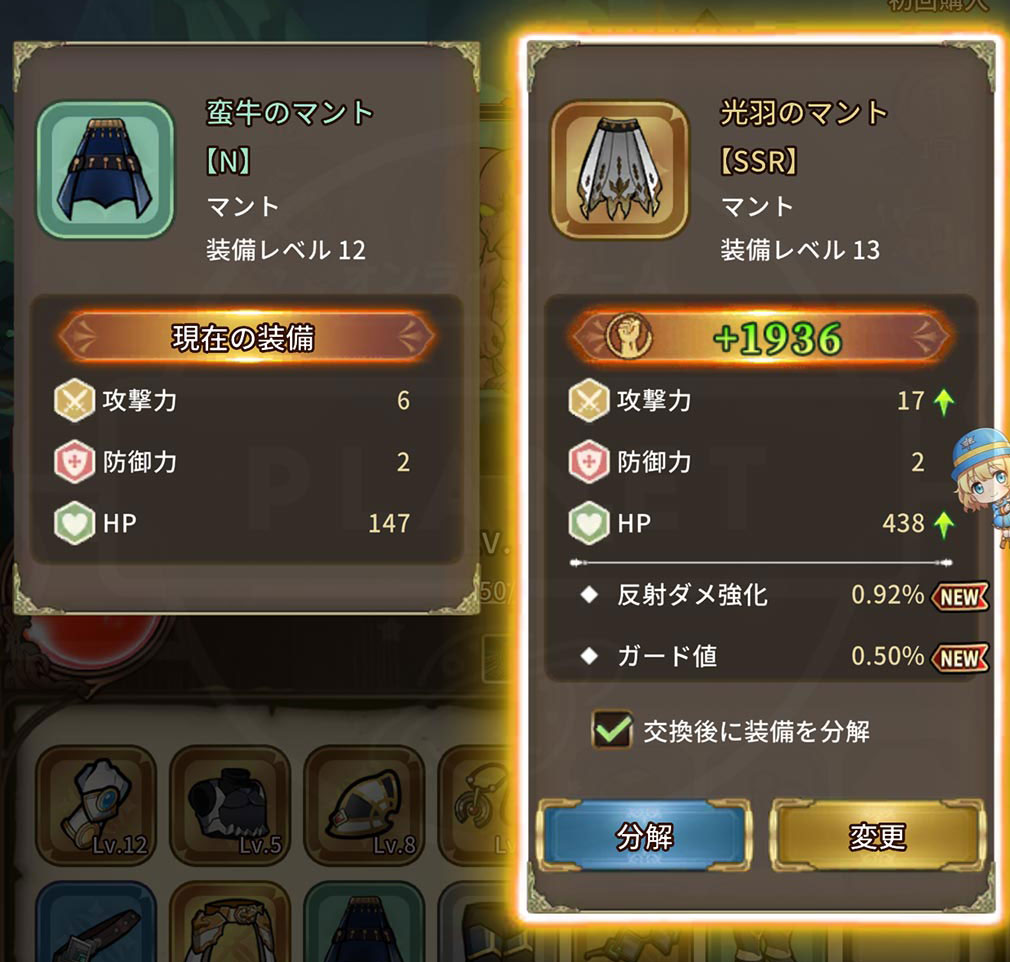This screenshot has height=962, width=1010.
Task: Tap the 分解 dismantle button
Action: (x=644, y=836)
